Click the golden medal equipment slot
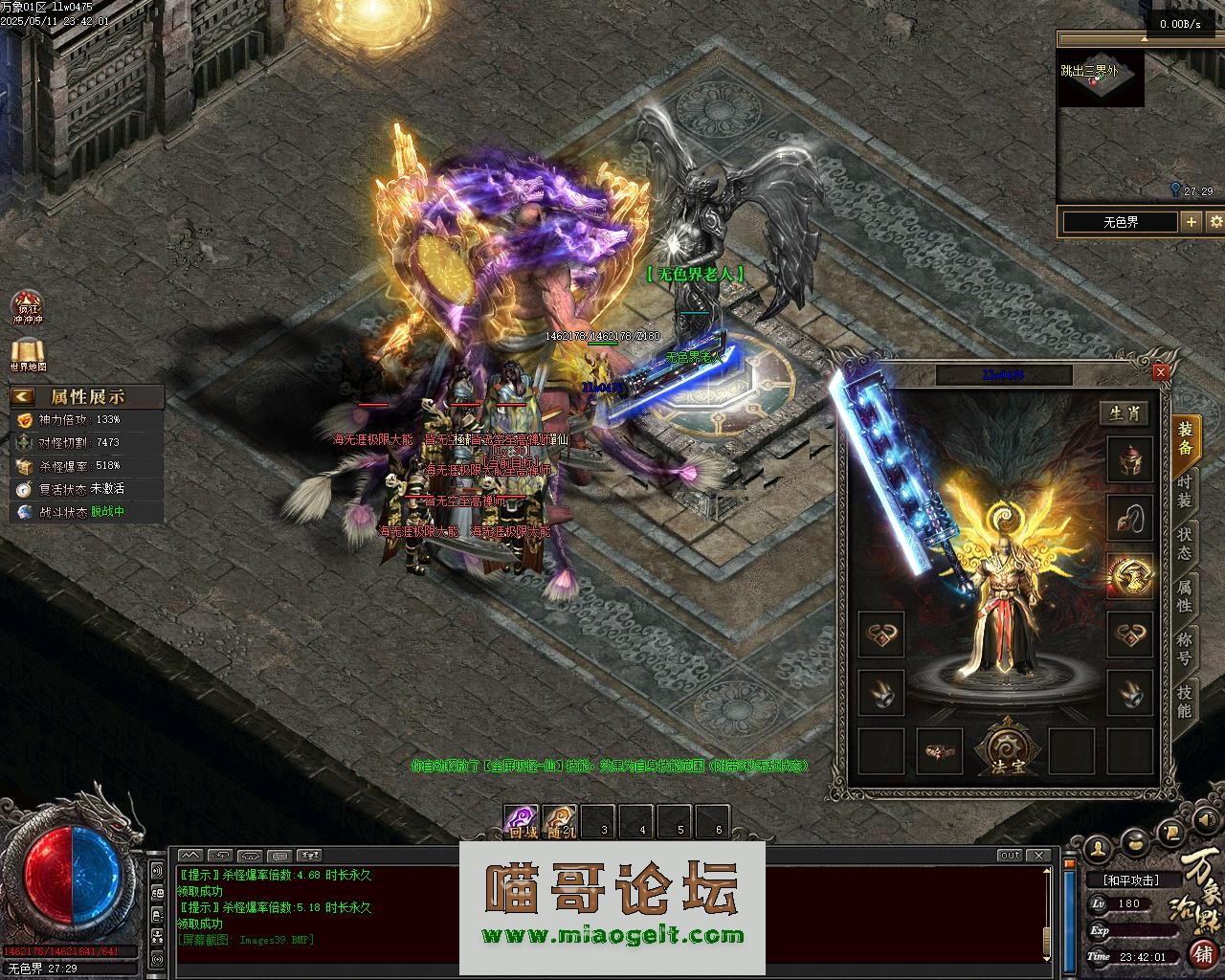Image resolution: width=1225 pixels, height=980 pixels. pos(1129,575)
